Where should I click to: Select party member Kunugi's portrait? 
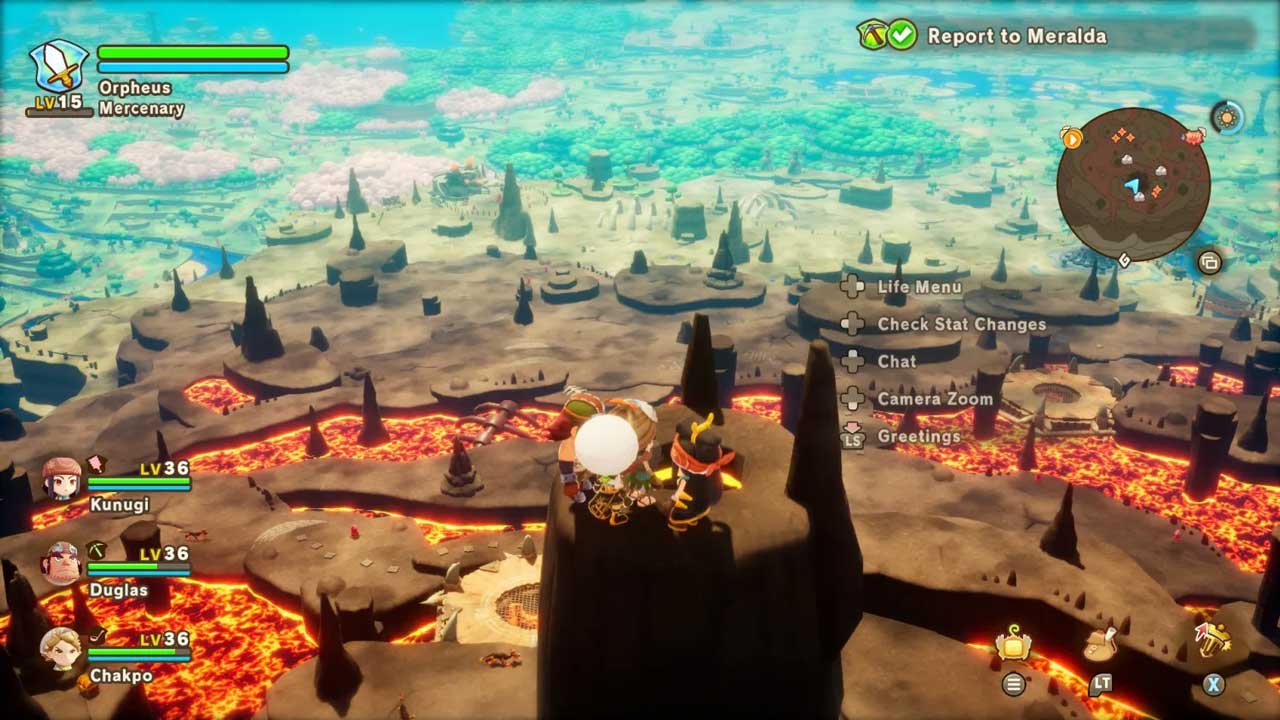tap(61, 478)
